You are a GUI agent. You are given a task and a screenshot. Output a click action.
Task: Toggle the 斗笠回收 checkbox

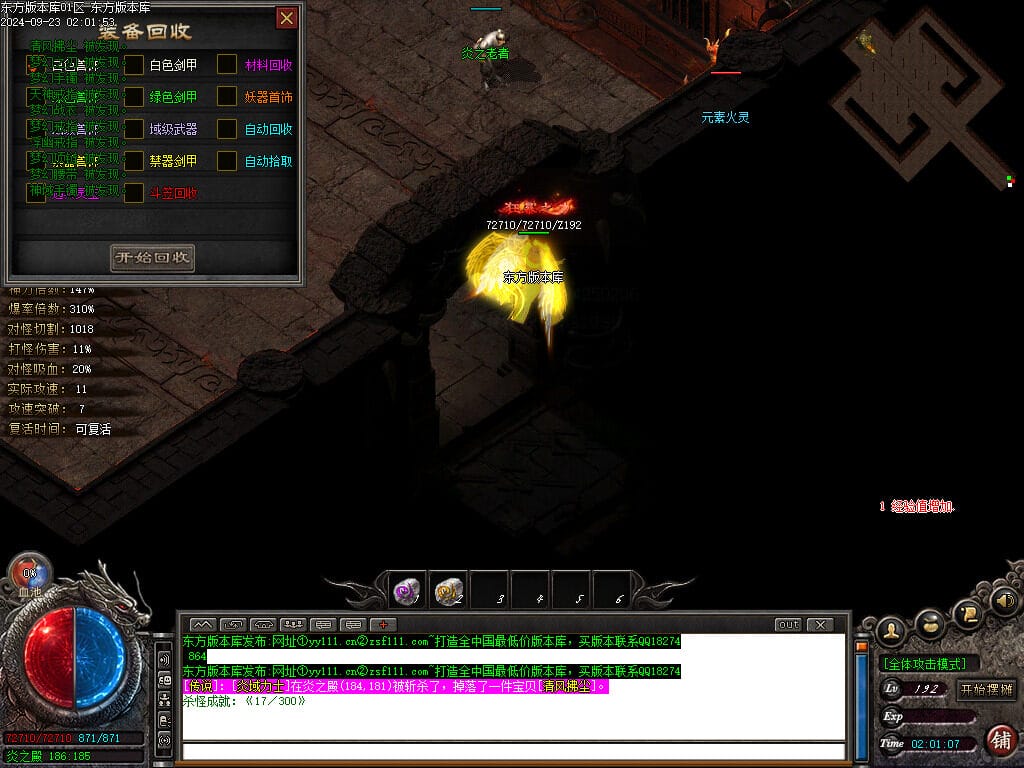[x=134, y=193]
